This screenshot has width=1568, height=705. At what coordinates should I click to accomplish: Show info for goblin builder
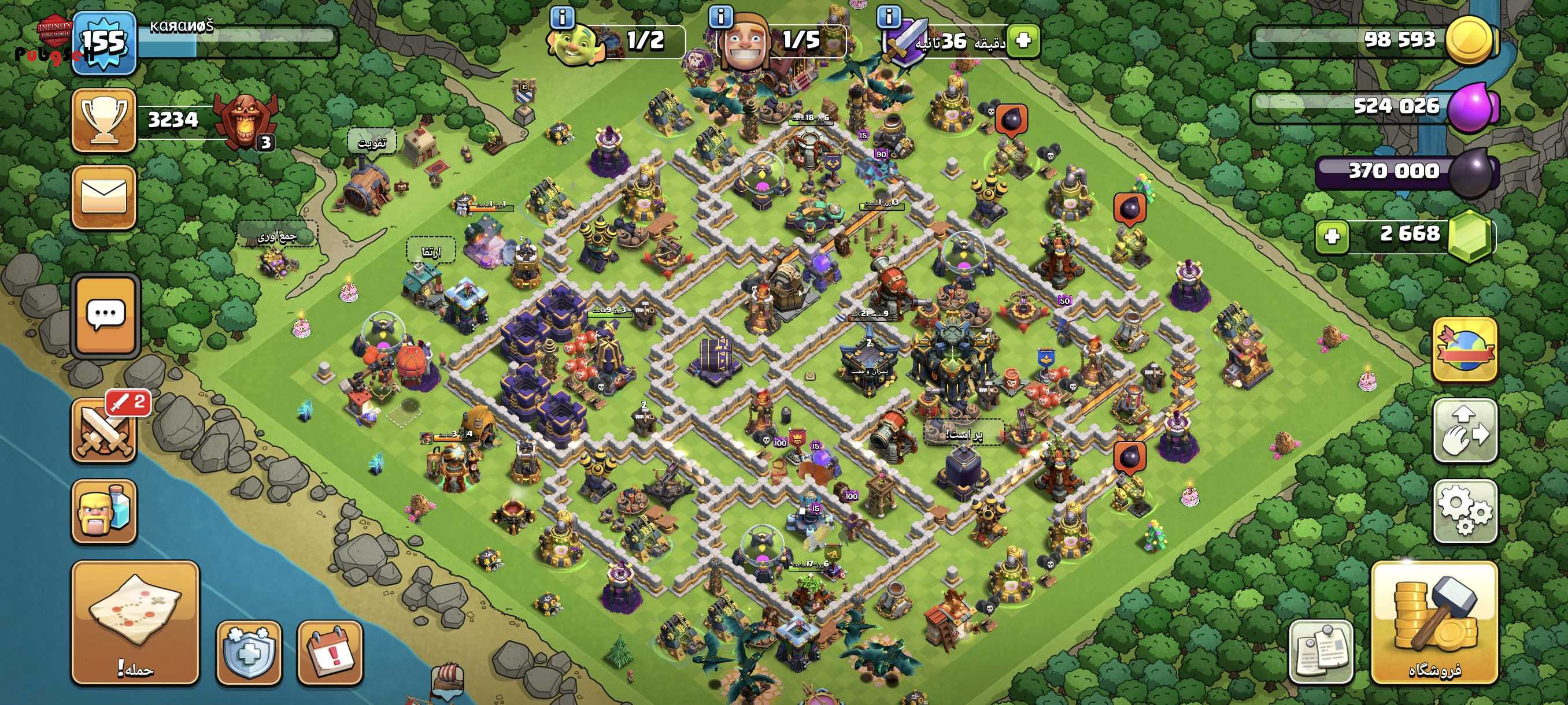[562, 17]
